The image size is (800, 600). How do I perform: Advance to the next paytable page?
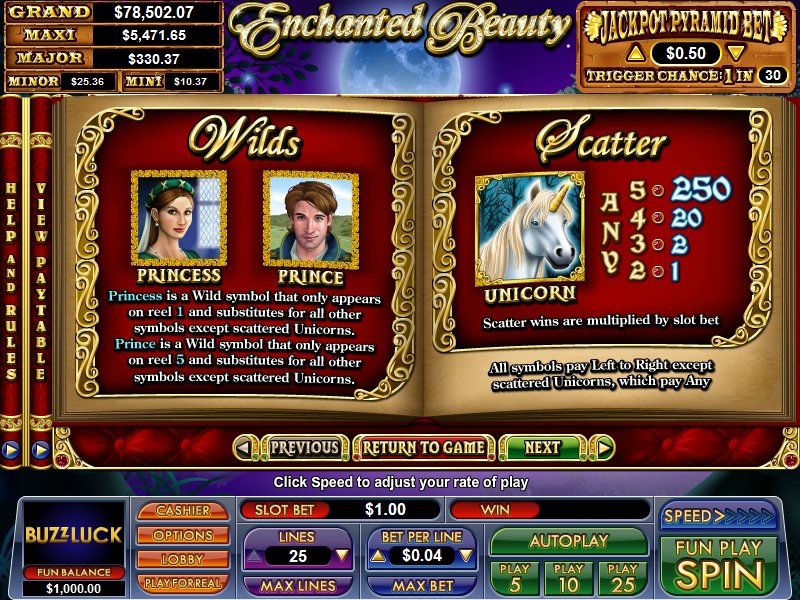pyautogui.click(x=543, y=448)
